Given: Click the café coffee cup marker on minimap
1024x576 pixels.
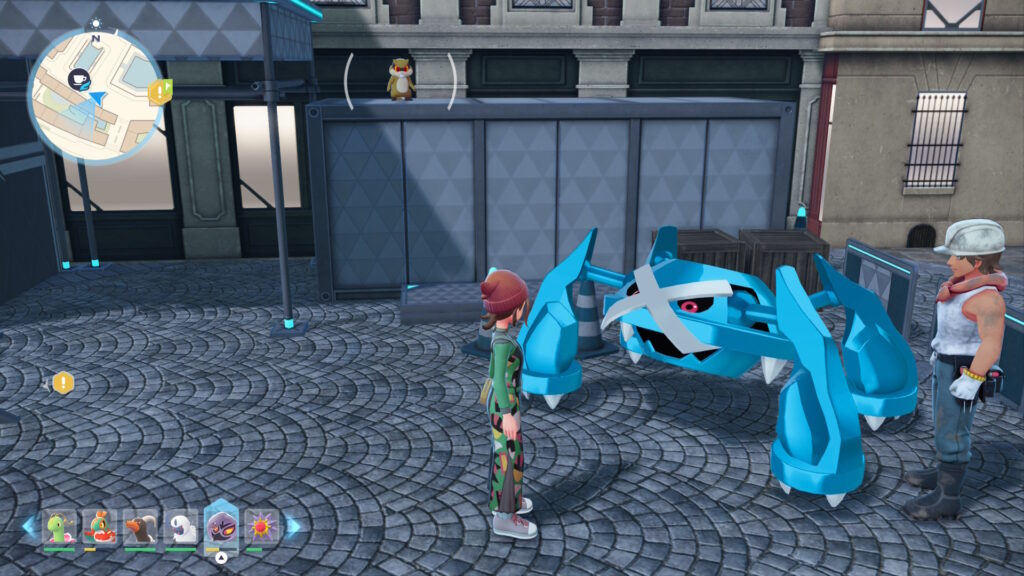Looking at the screenshot, I should coord(78,76).
